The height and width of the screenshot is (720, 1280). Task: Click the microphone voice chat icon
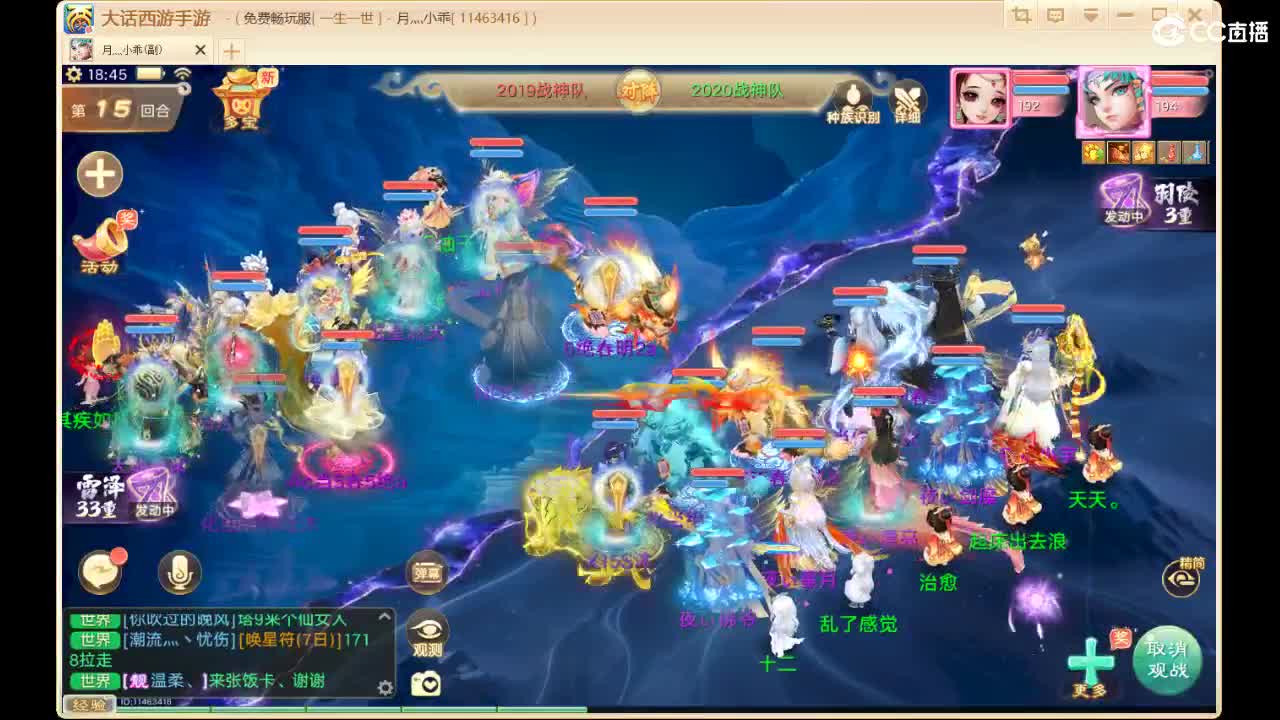(178, 571)
